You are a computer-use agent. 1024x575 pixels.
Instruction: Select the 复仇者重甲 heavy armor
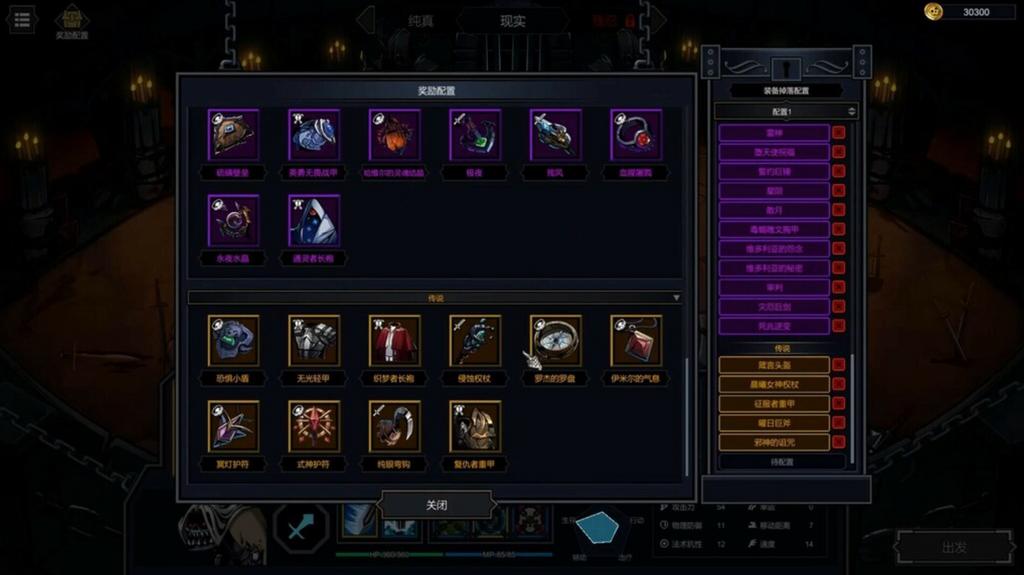point(475,427)
